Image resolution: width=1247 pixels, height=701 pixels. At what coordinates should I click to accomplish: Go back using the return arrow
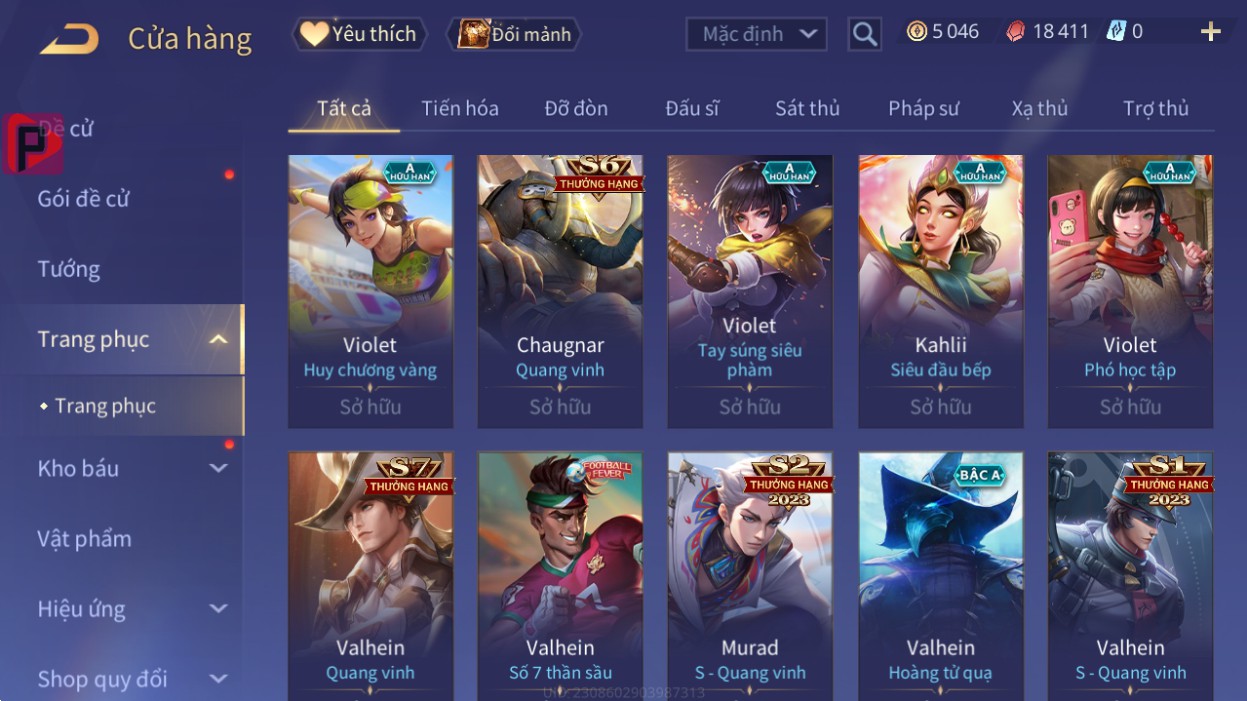coord(69,39)
